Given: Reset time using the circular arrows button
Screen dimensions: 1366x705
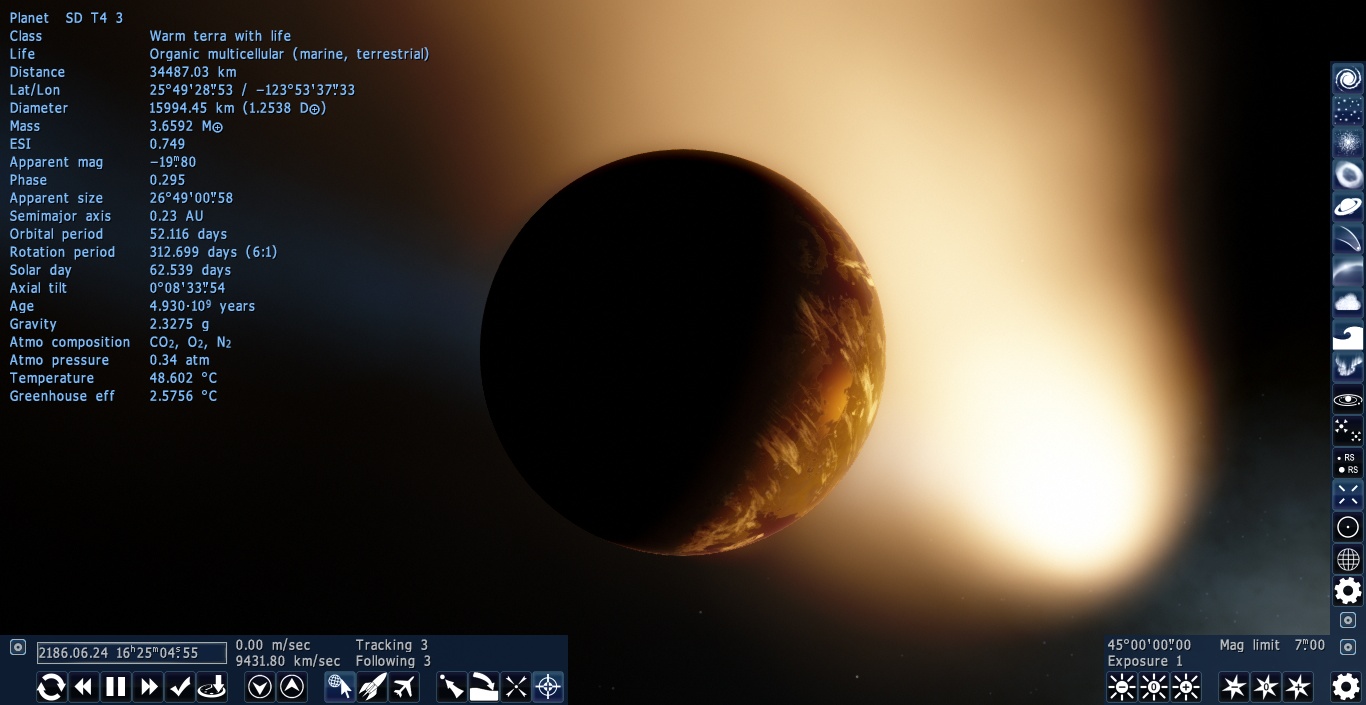Looking at the screenshot, I should (52, 687).
